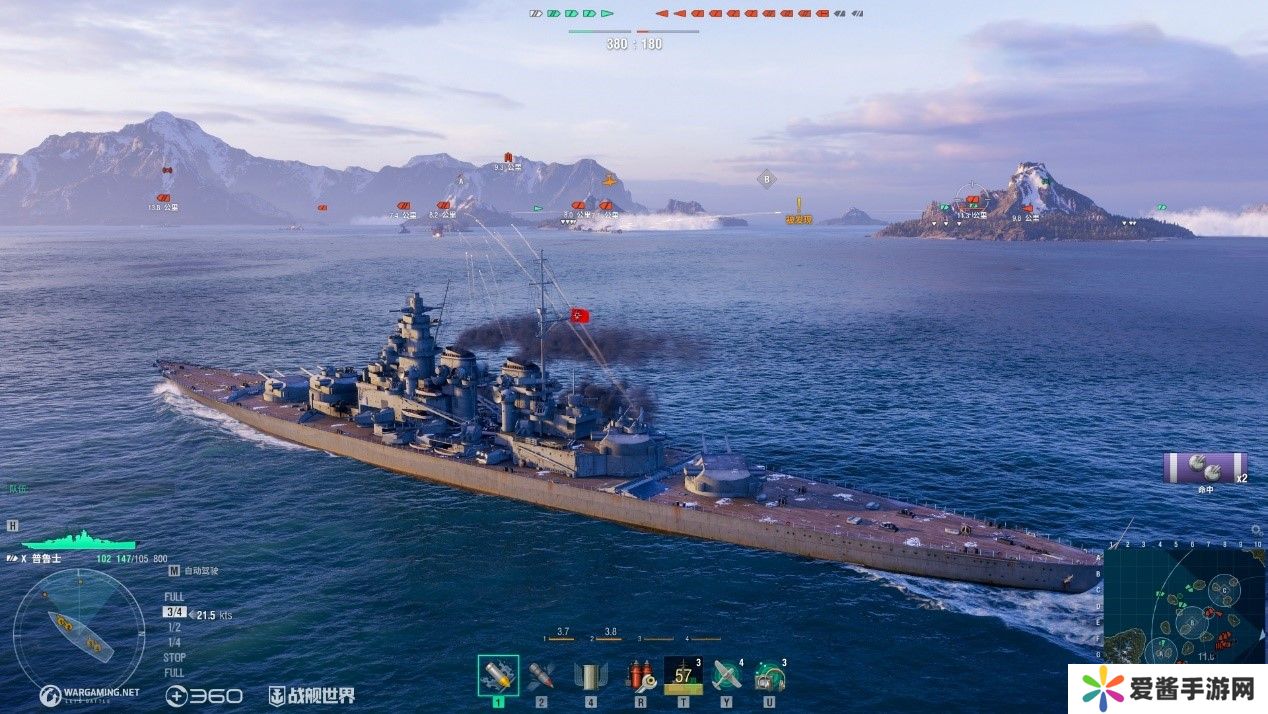This screenshot has width=1268, height=714.
Task: Click the green ship silhouette health display
Action: pyautogui.click(x=77, y=540)
